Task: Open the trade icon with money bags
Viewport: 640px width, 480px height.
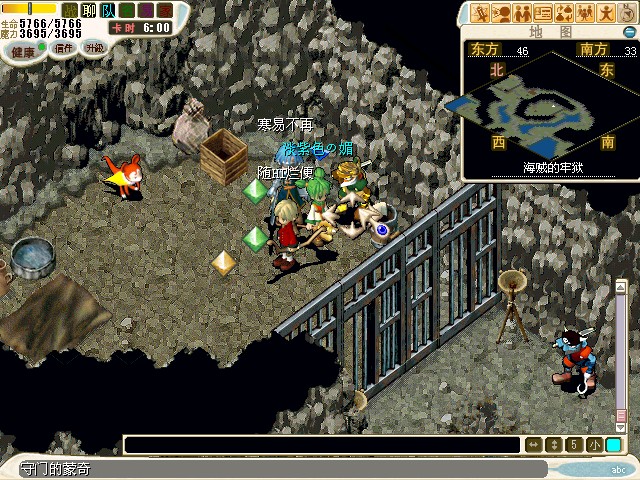Action: point(564,13)
